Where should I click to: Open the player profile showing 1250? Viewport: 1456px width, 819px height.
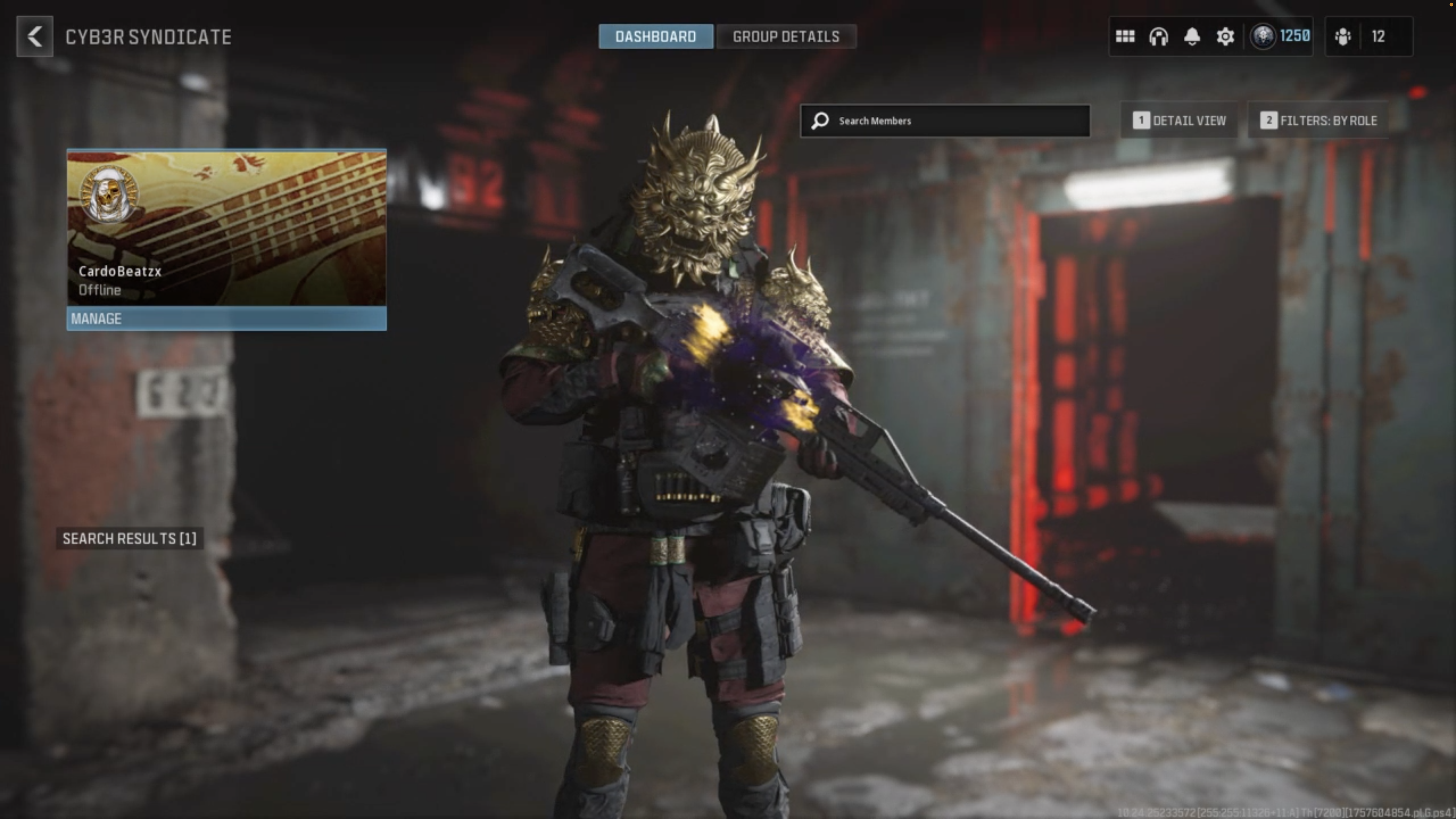1280,37
